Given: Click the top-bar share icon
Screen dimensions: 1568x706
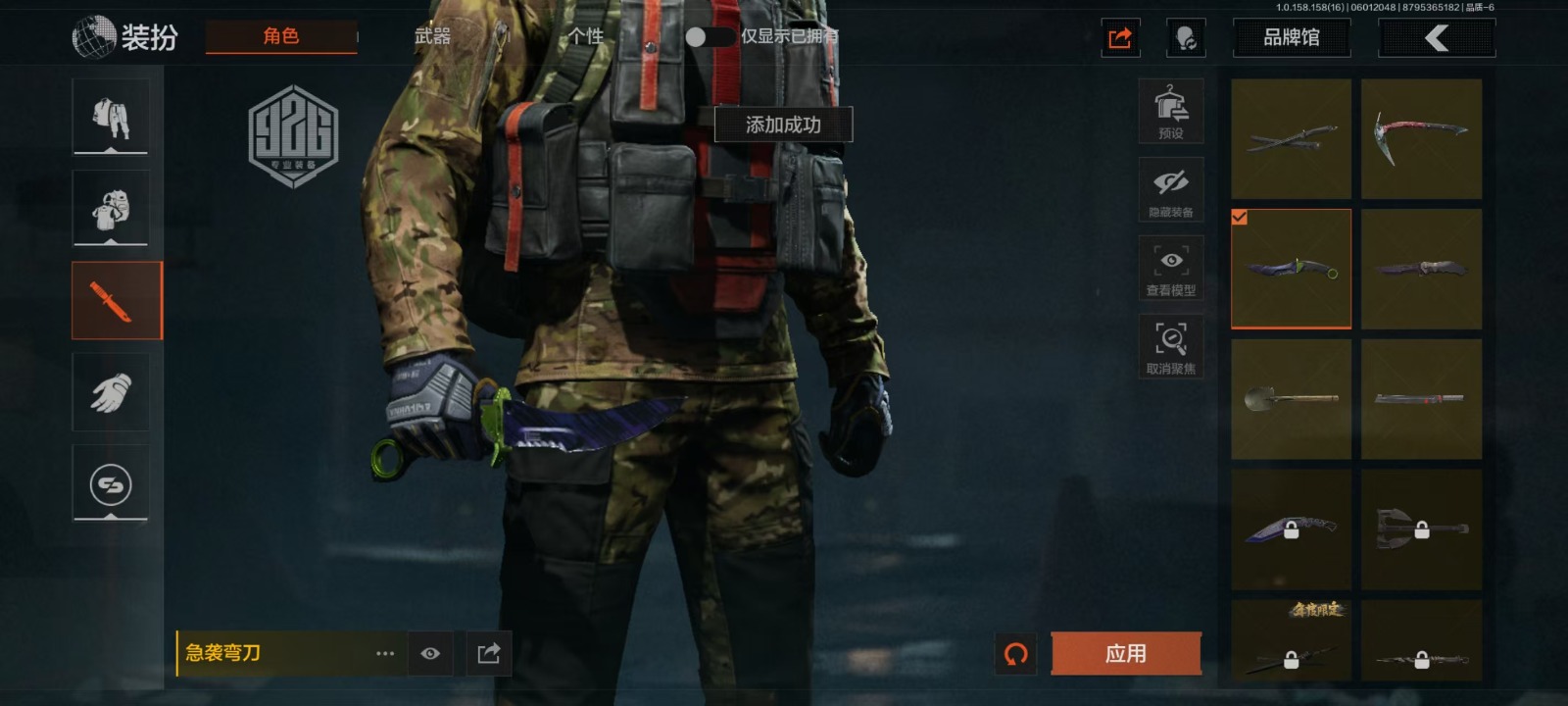Looking at the screenshot, I should [x=1120, y=38].
